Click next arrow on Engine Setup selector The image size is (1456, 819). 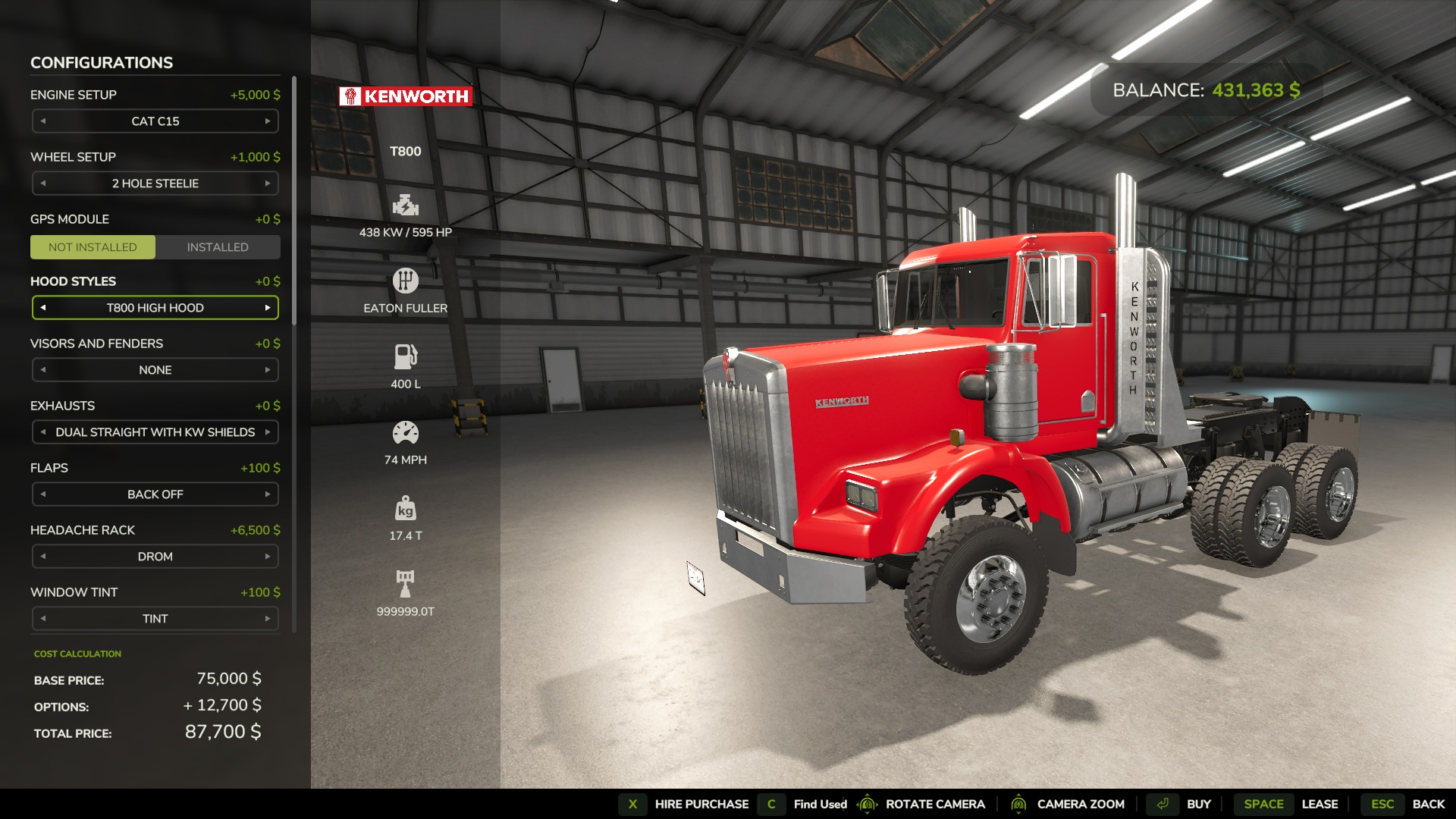268,121
